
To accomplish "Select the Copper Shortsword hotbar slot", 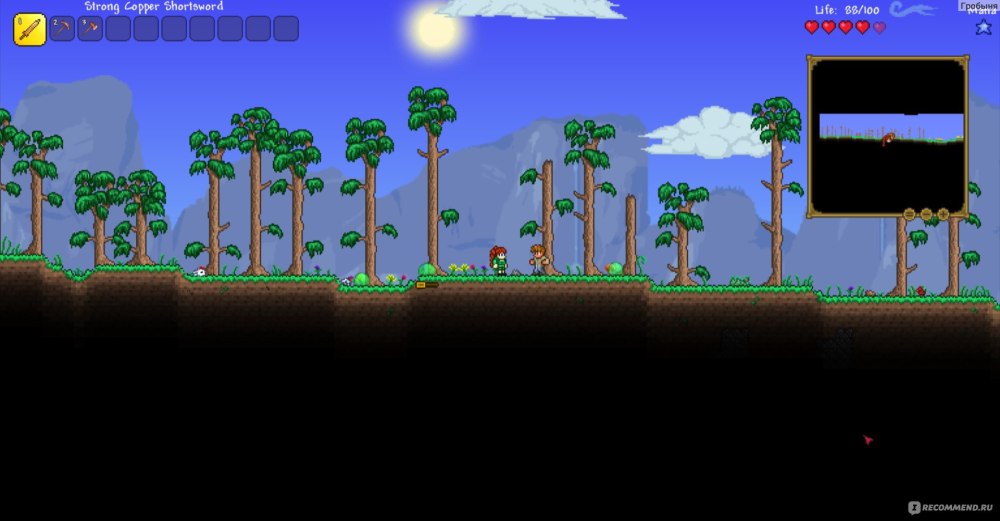I will point(29,29).
